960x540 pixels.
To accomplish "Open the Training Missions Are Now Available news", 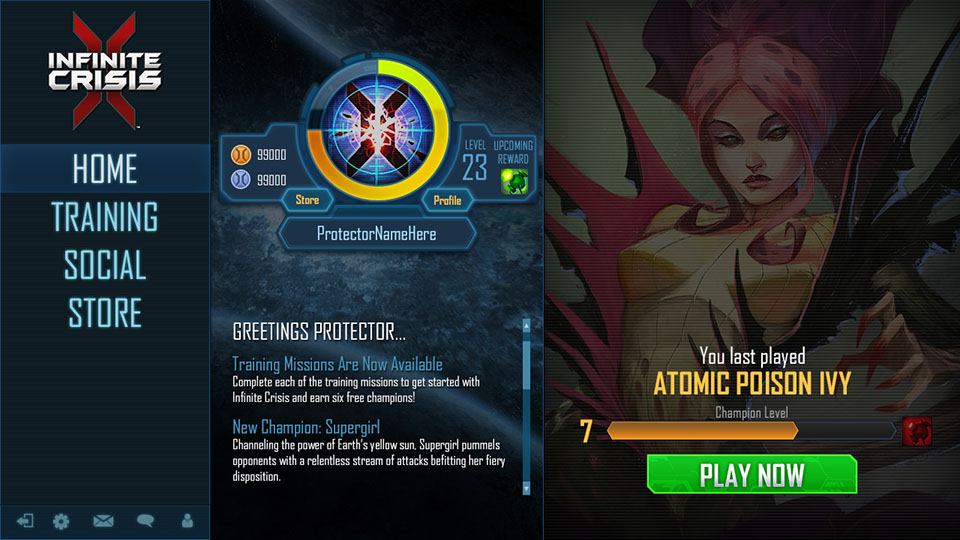I will point(337,364).
